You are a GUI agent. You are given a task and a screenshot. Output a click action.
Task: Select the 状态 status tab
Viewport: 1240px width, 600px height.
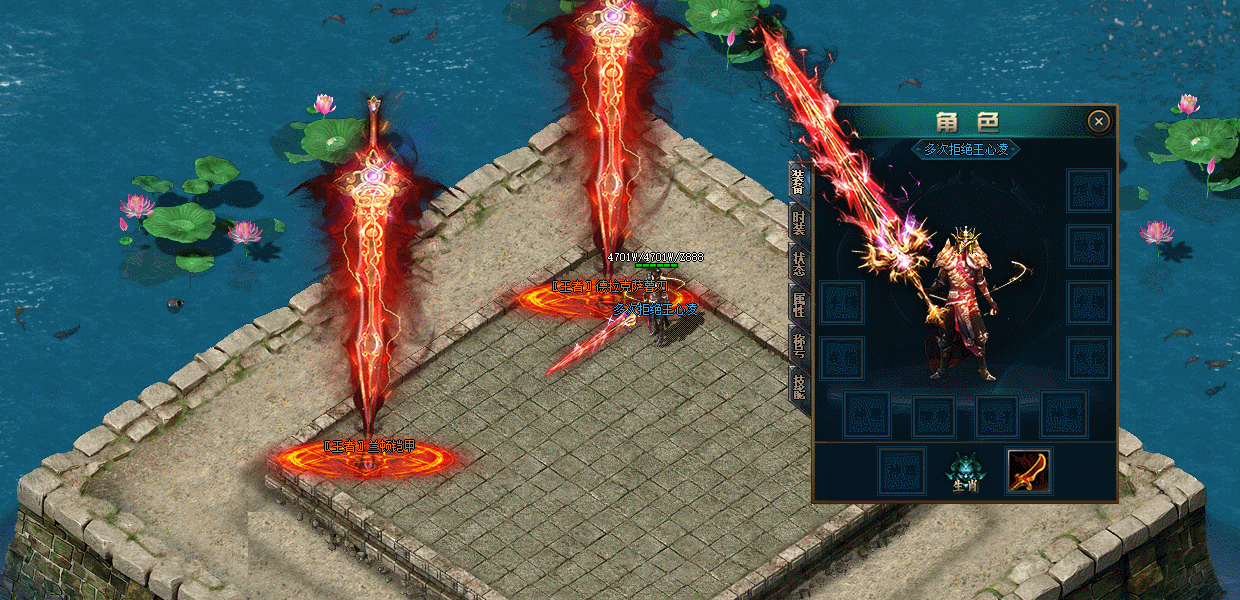coord(799,265)
